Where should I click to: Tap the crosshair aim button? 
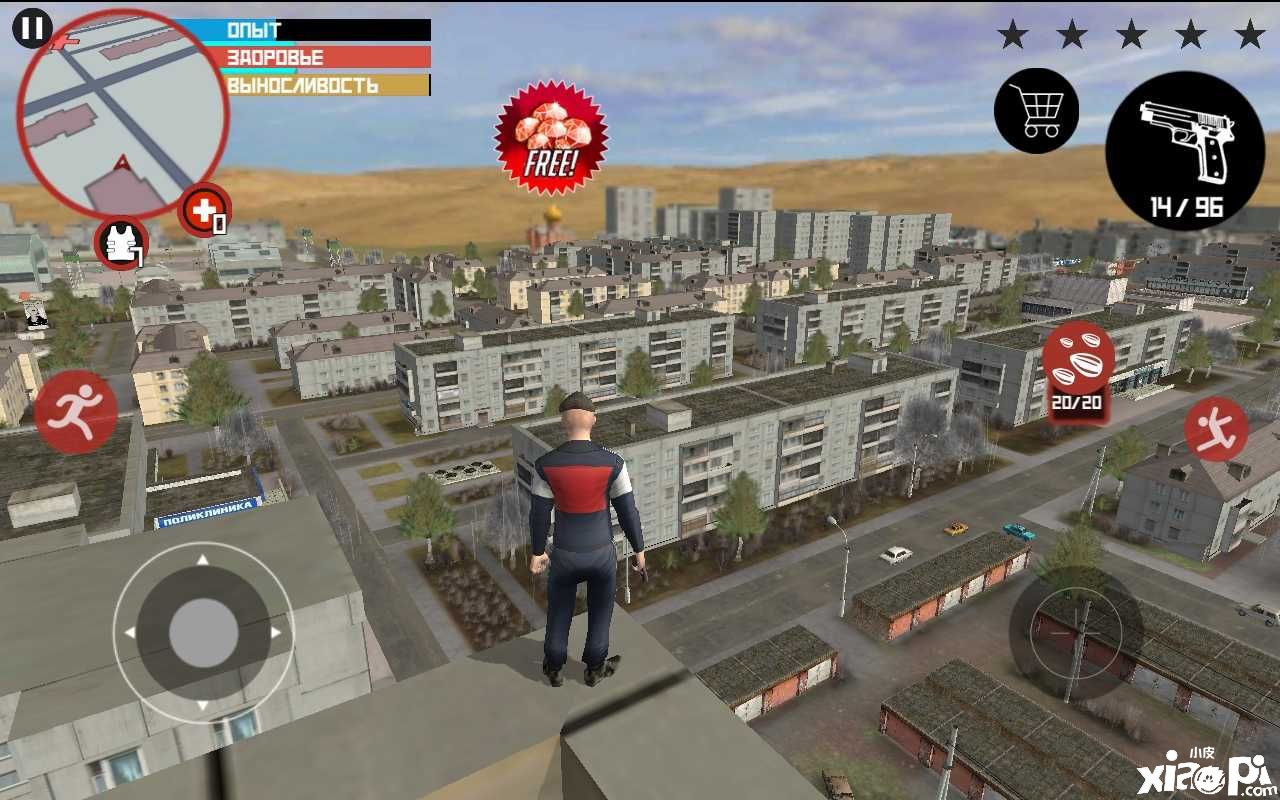(x=1075, y=632)
